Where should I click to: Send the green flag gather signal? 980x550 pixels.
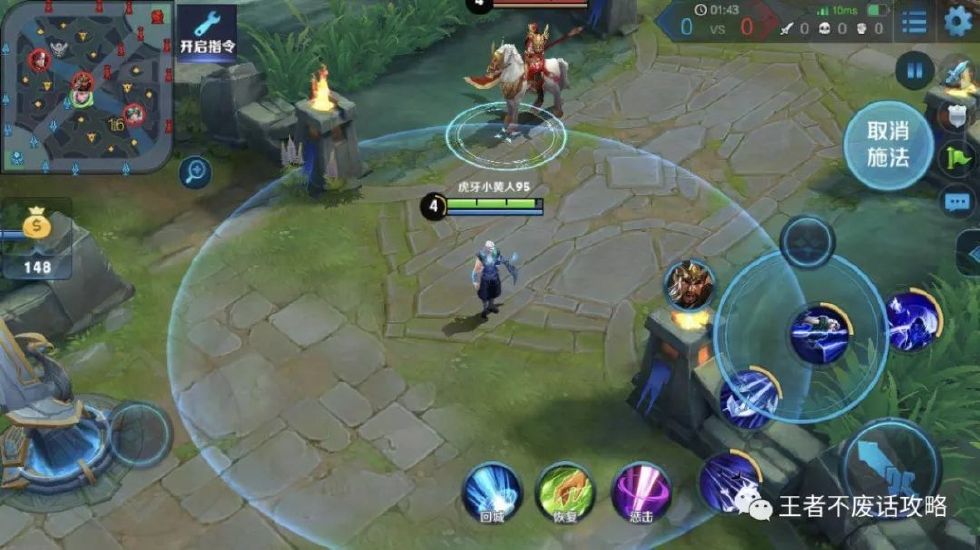[x=957, y=158]
